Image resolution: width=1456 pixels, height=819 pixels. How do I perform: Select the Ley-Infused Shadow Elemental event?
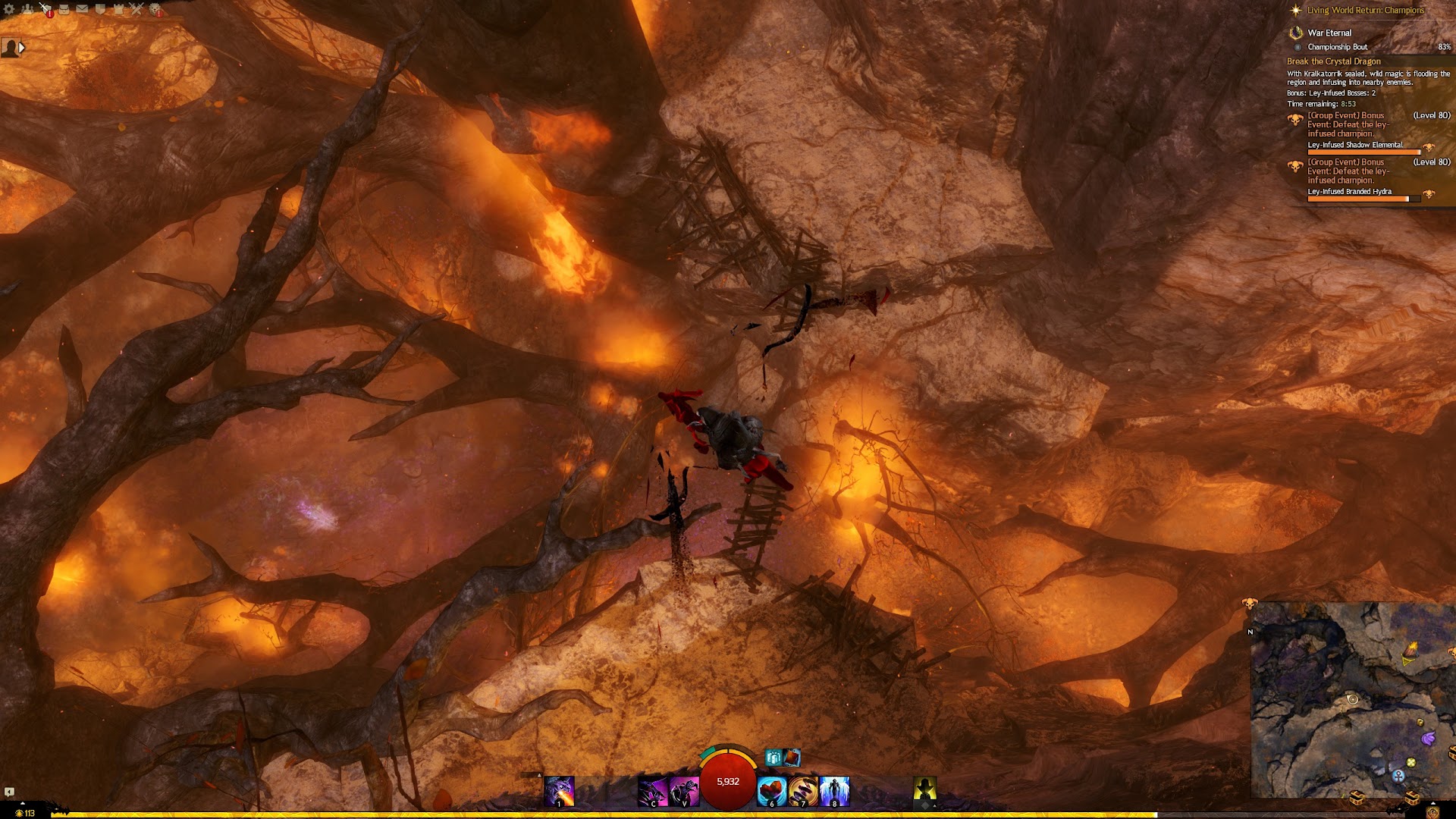[x=1354, y=145]
